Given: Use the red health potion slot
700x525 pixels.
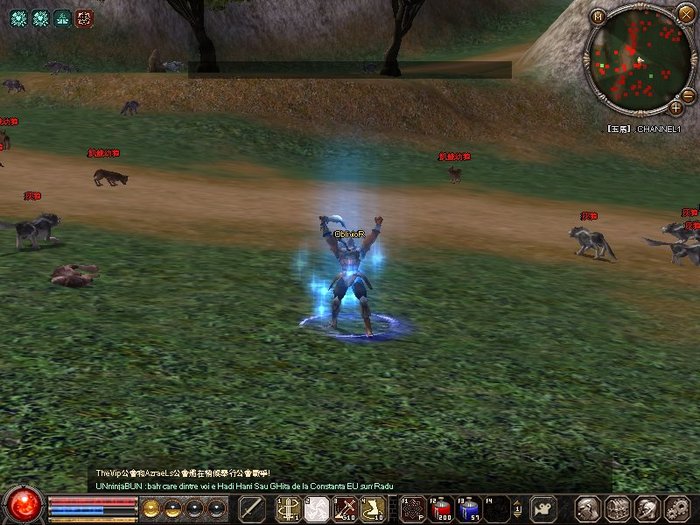Looking at the screenshot, I should tap(440, 508).
